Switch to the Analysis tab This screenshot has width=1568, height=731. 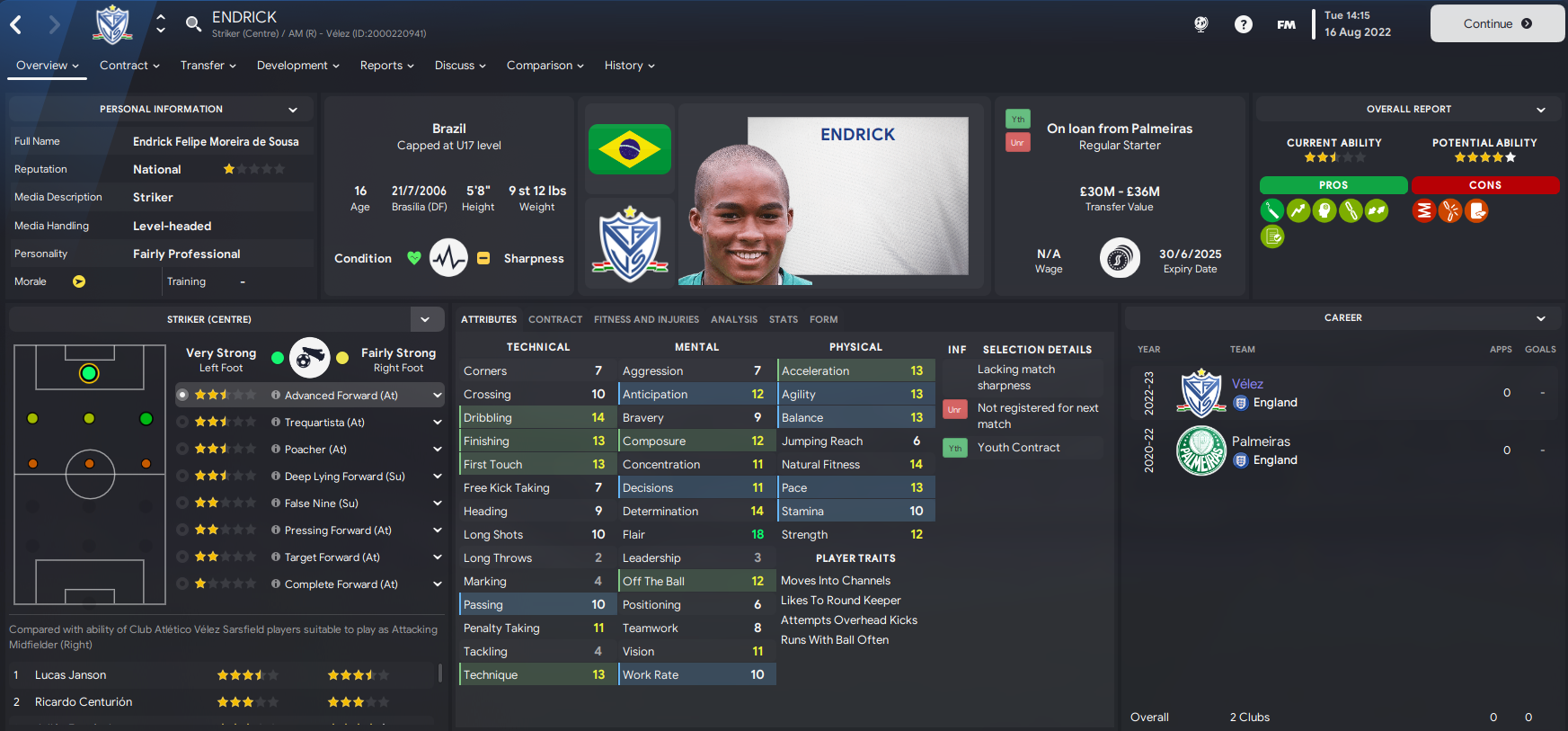pos(733,319)
